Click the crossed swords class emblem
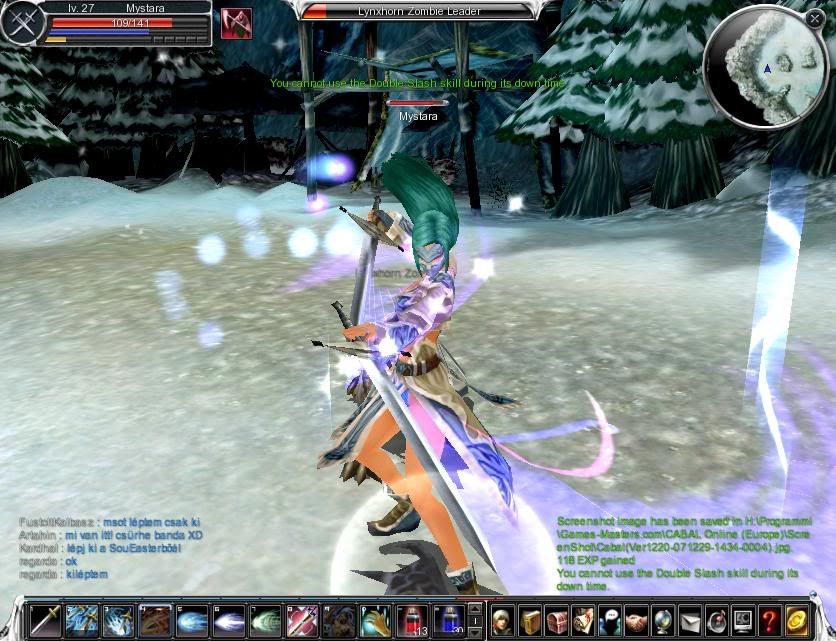Screen dimensions: 836x641 coord(19,24)
